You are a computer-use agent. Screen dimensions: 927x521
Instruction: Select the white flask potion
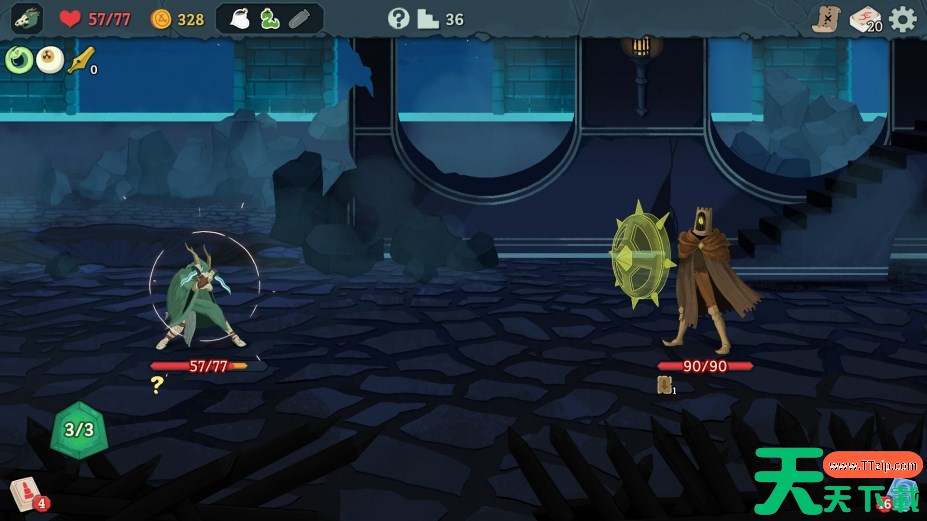[x=240, y=18]
